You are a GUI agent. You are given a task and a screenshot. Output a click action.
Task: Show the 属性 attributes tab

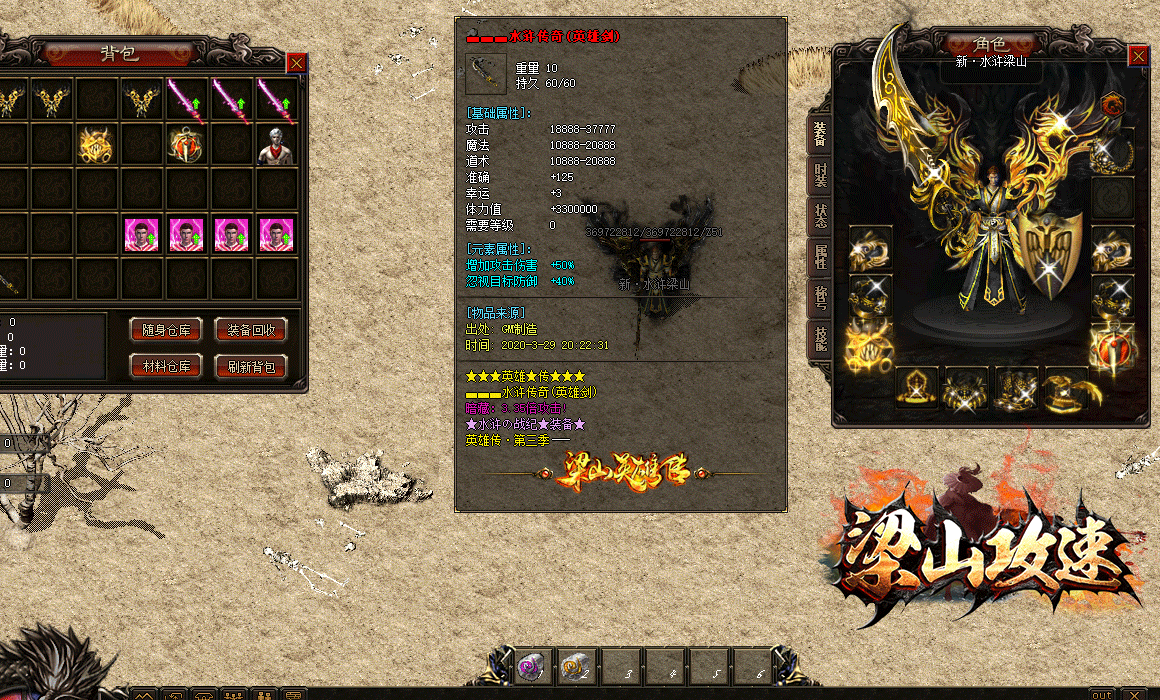(820, 258)
